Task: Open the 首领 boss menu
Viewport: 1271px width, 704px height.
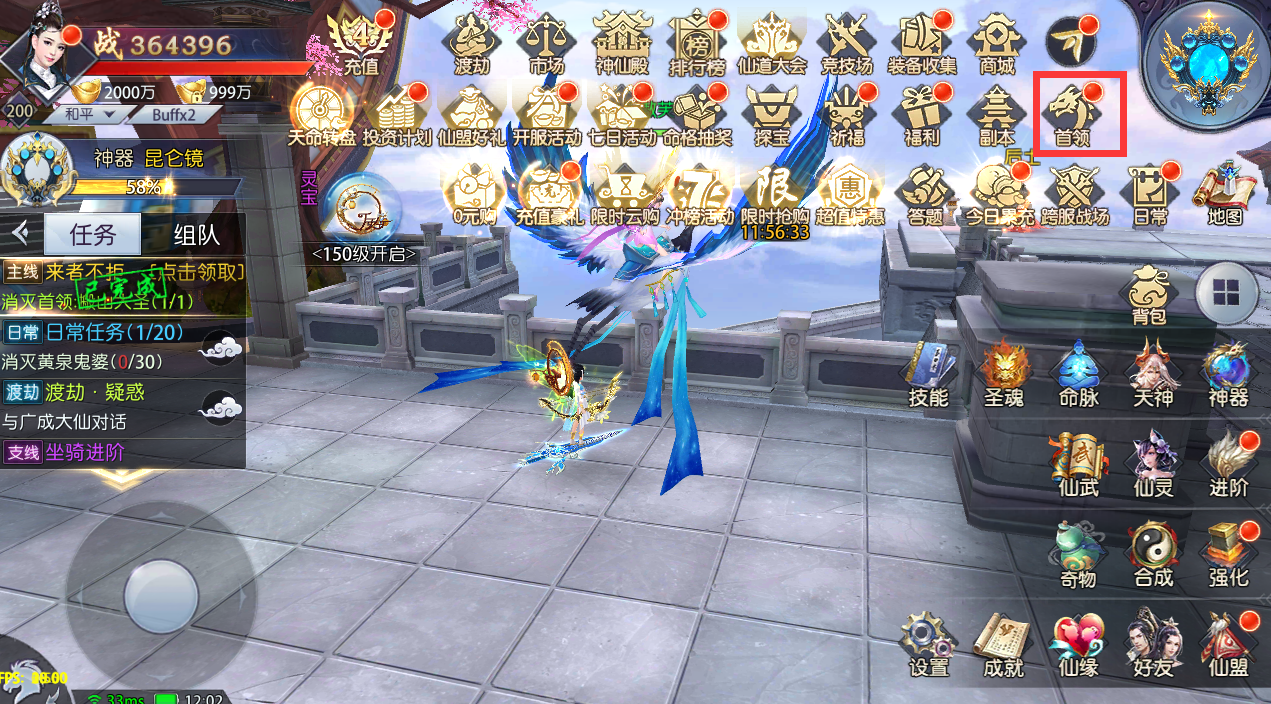Action: tap(1071, 112)
